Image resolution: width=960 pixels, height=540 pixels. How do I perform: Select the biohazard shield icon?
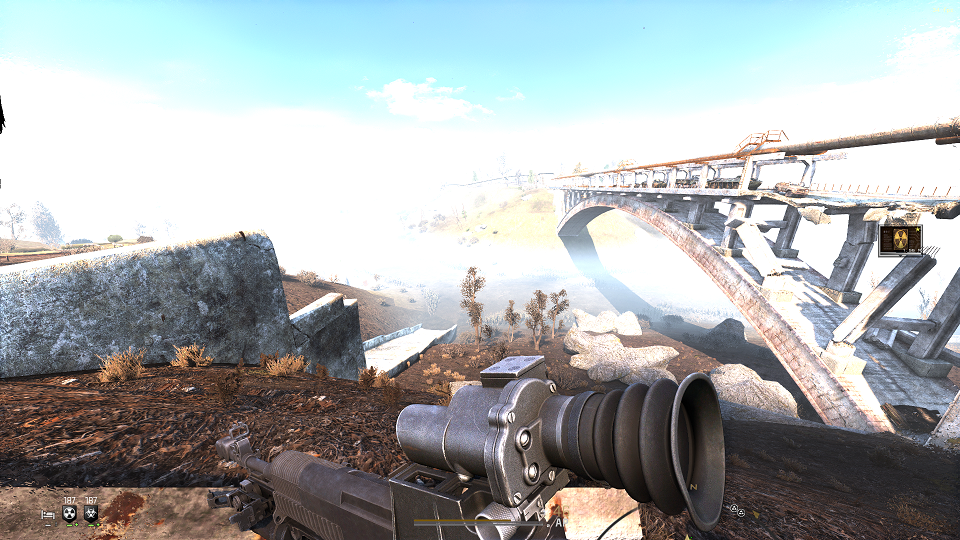(x=91, y=514)
